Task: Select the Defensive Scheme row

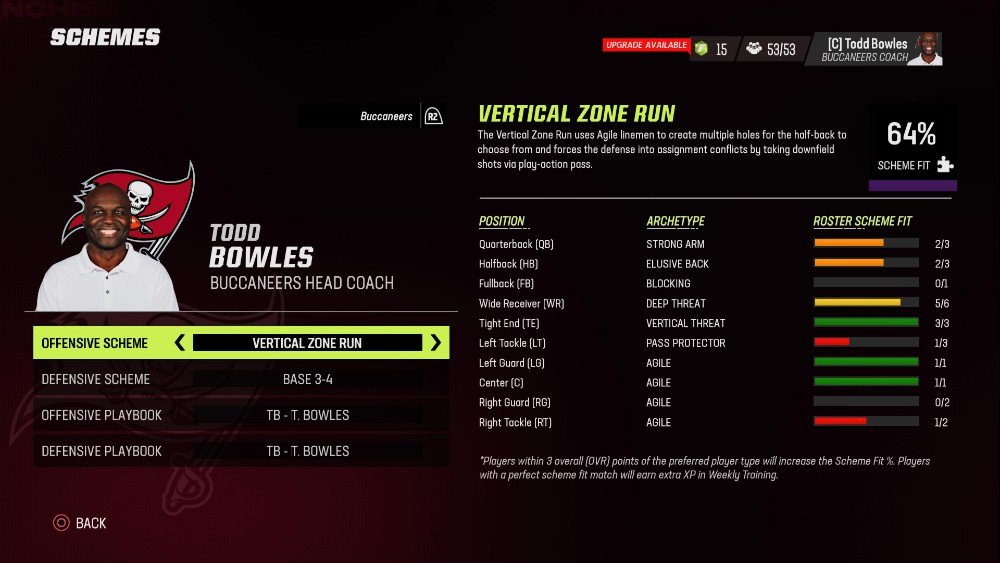Action: [x=240, y=379]
